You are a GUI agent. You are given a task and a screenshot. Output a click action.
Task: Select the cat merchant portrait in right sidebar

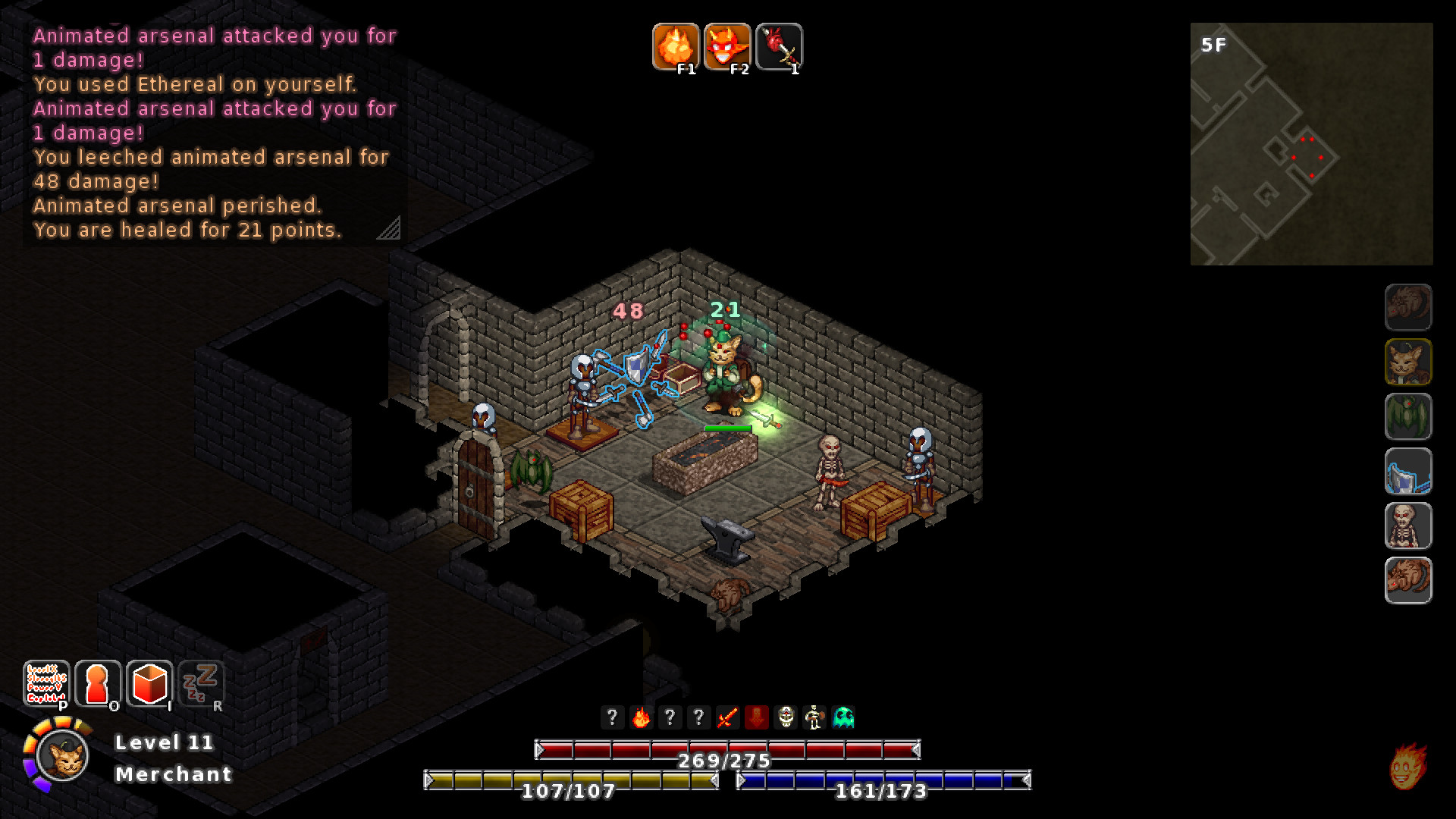pyautogui.click(x=1407, y=362)
